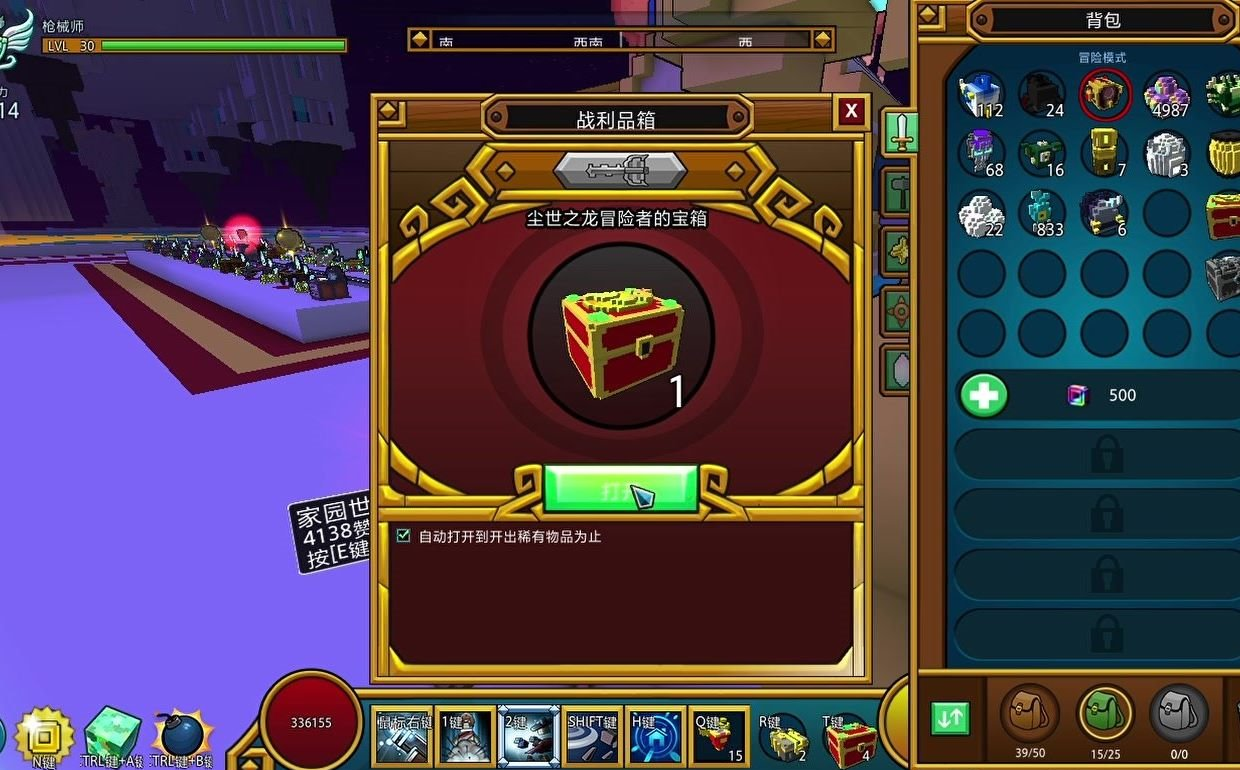Select the item stack of 833

coord(1042,212)
